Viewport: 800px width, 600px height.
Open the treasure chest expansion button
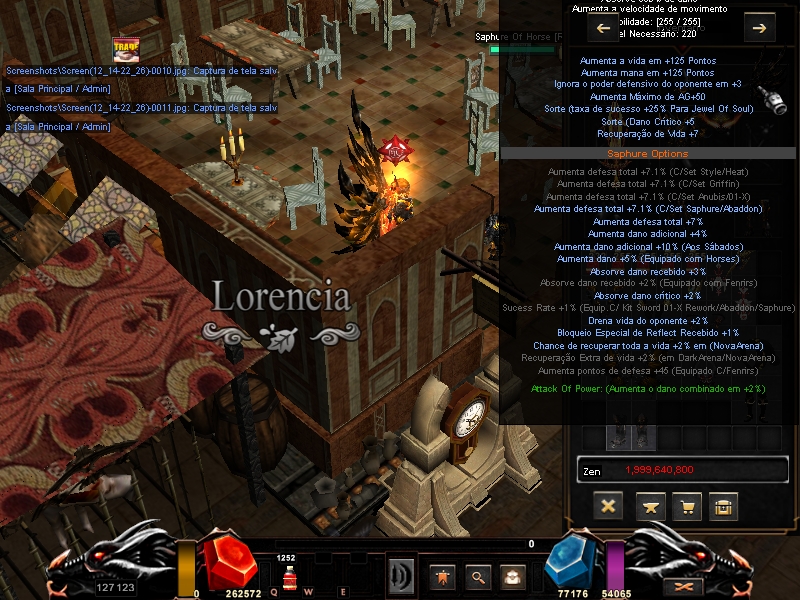723,506
